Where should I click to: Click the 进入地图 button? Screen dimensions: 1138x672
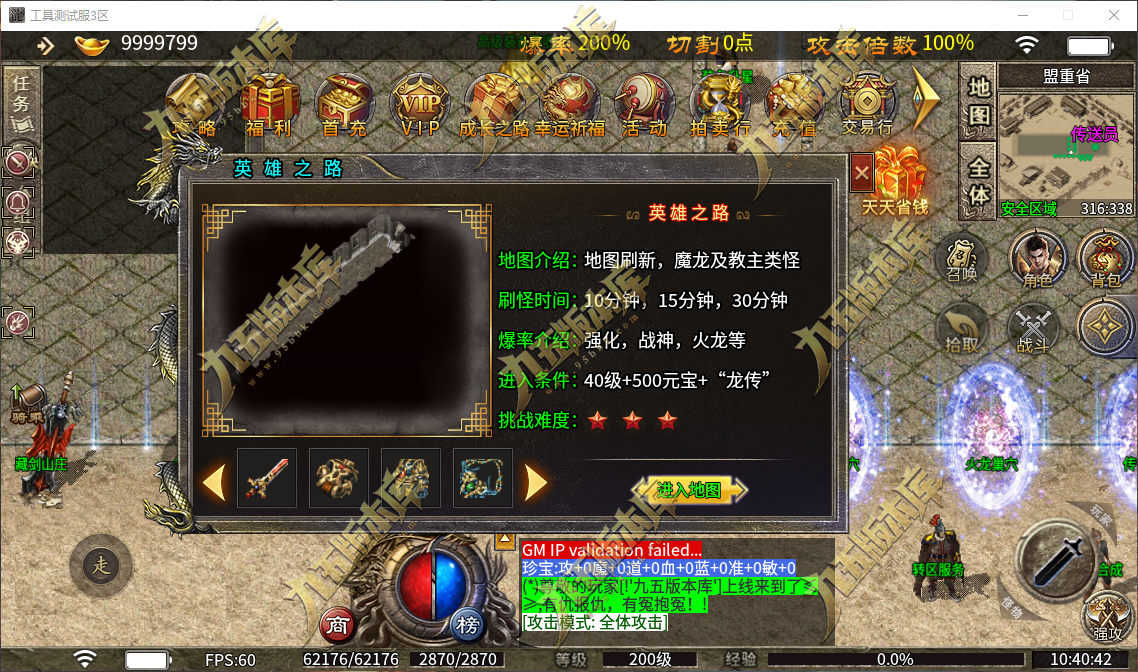[x=690, y=490]
